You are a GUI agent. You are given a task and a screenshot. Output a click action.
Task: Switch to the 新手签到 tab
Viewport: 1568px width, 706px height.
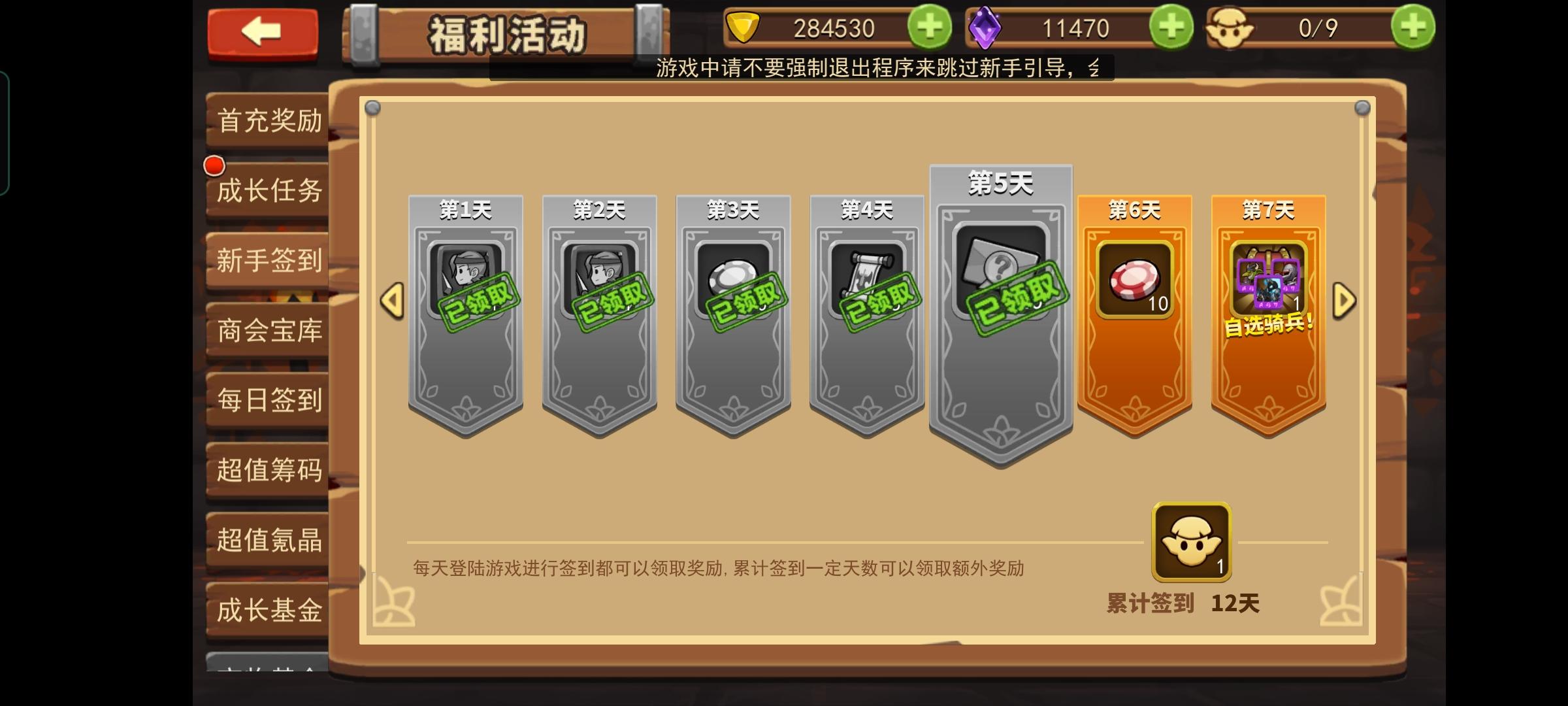point(267,260)
